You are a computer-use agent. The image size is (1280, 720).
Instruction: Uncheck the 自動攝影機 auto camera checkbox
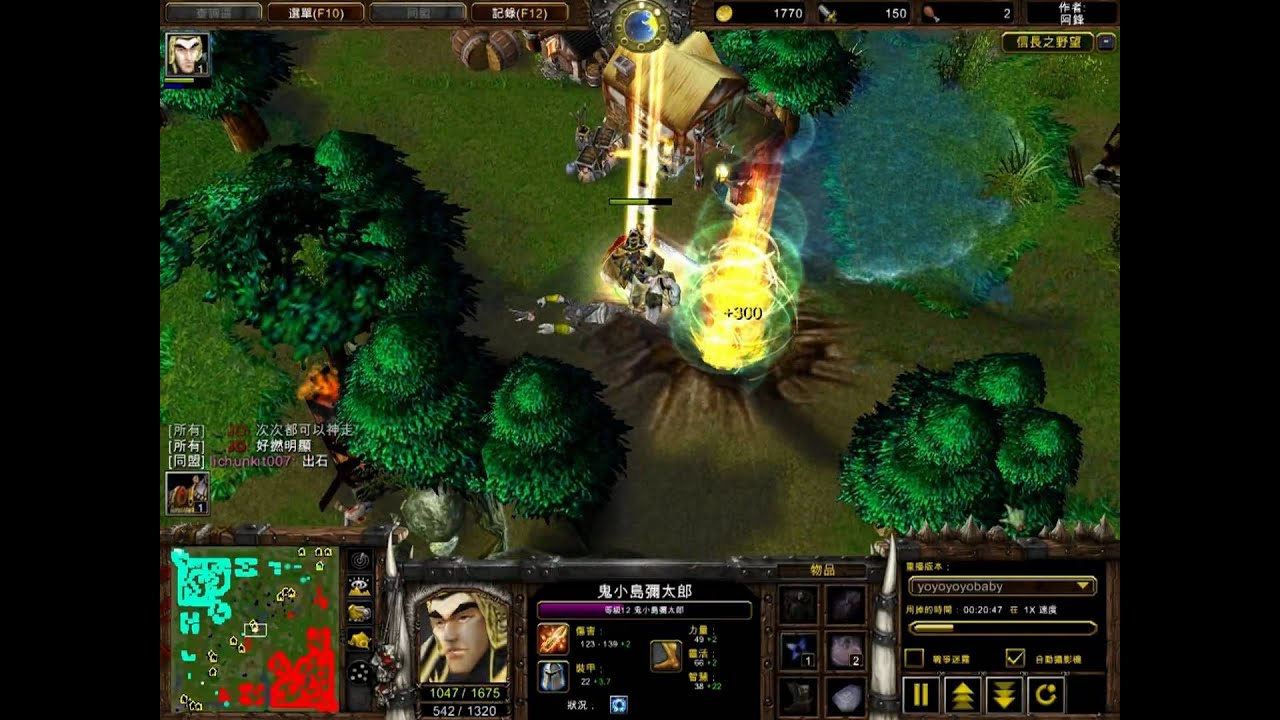pos(1015,658)
